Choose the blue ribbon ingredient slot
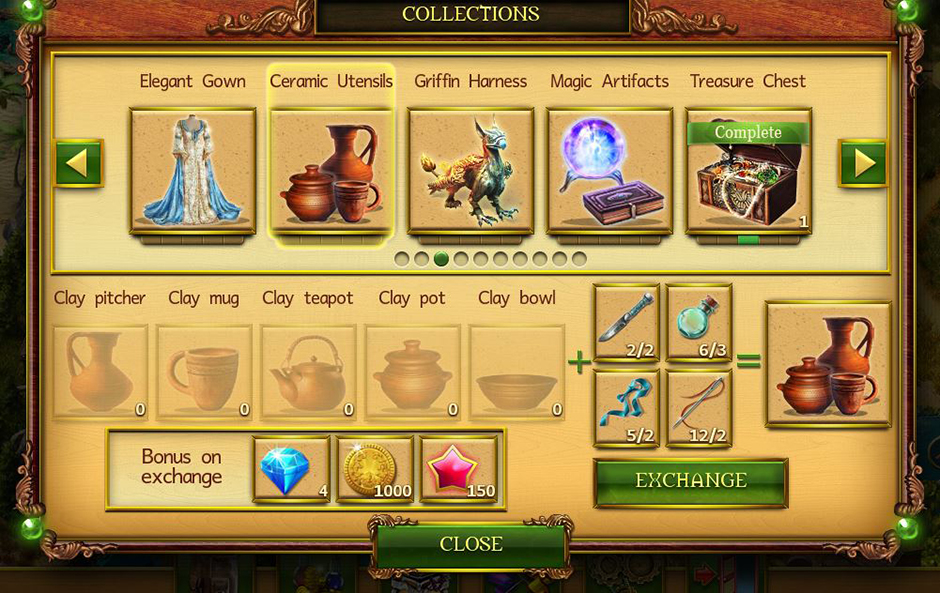The width and height of the screenshot is (940, 593). [627, 408]
